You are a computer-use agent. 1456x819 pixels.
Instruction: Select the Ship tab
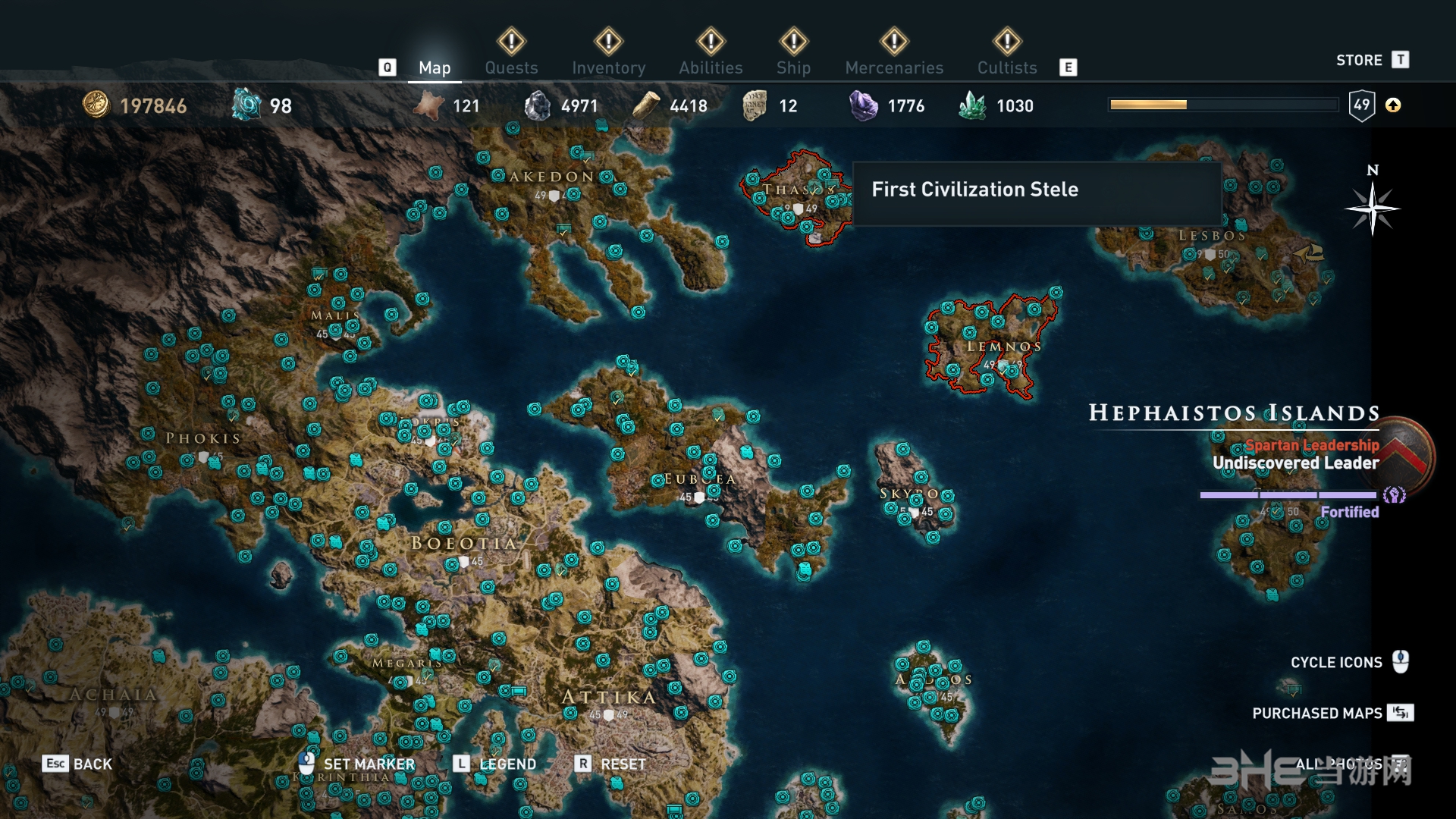click(x=793, y=67)
